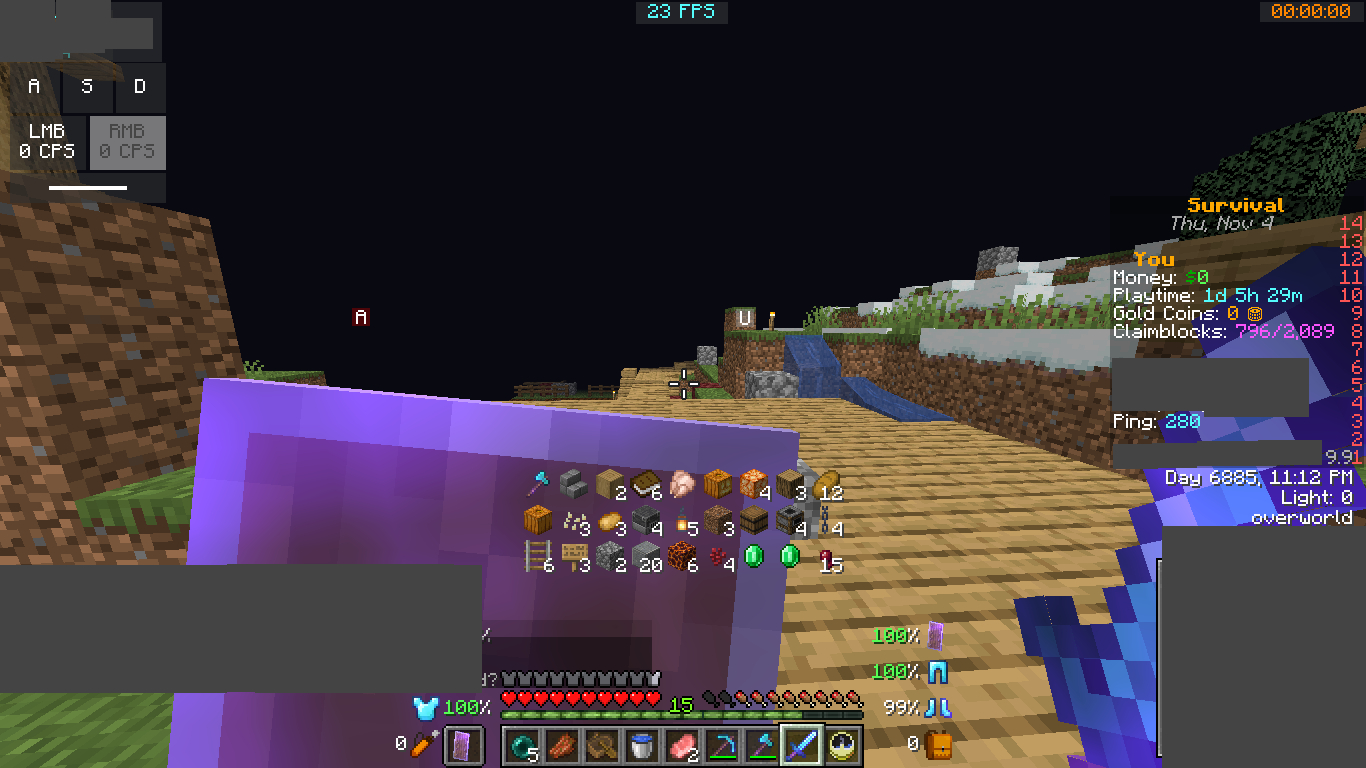Viewport: 1366px width, 768px height.
Task: Select the ender pearls in the hotbar
Action: click(x=521, y=745)
